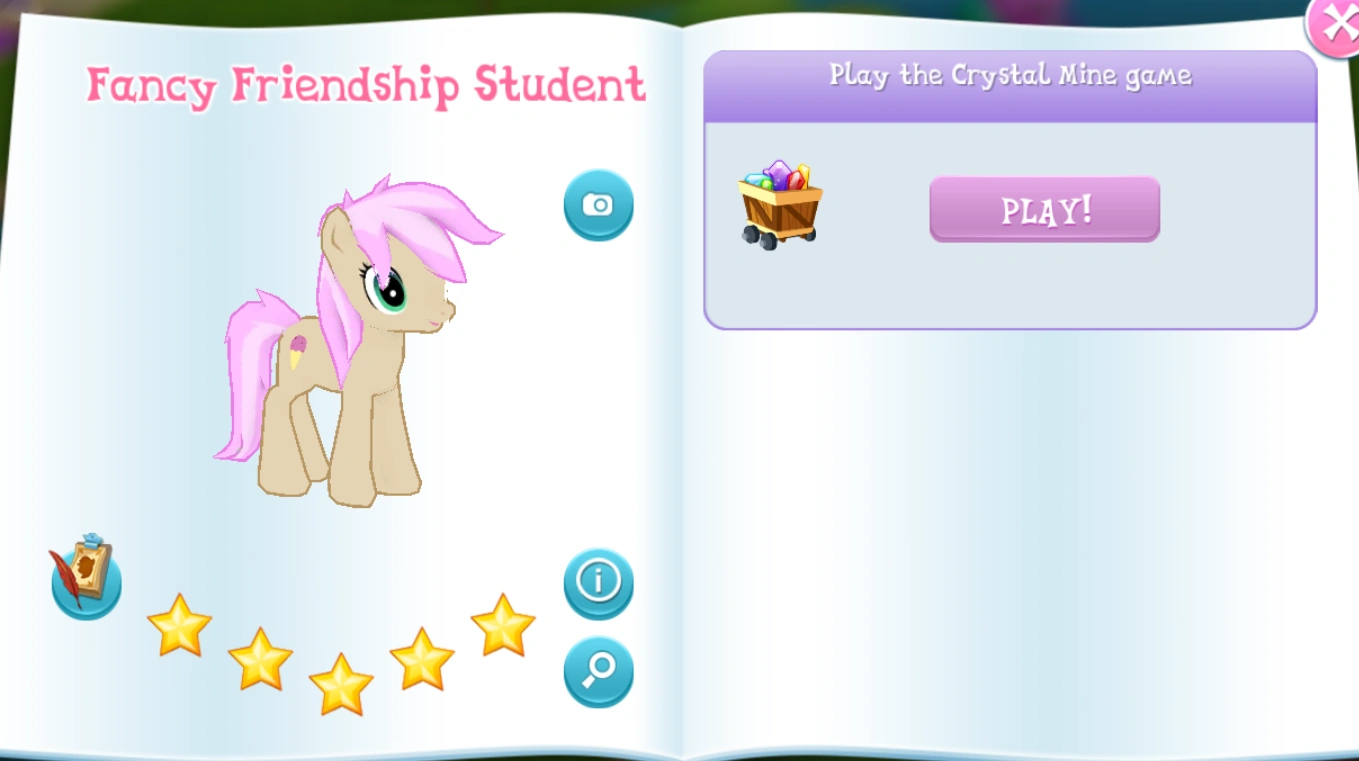The width and height of the screenshot is (1359, 761).
Task: Click the Fancy Friendship Student title
Action: (x=366, y=85)
